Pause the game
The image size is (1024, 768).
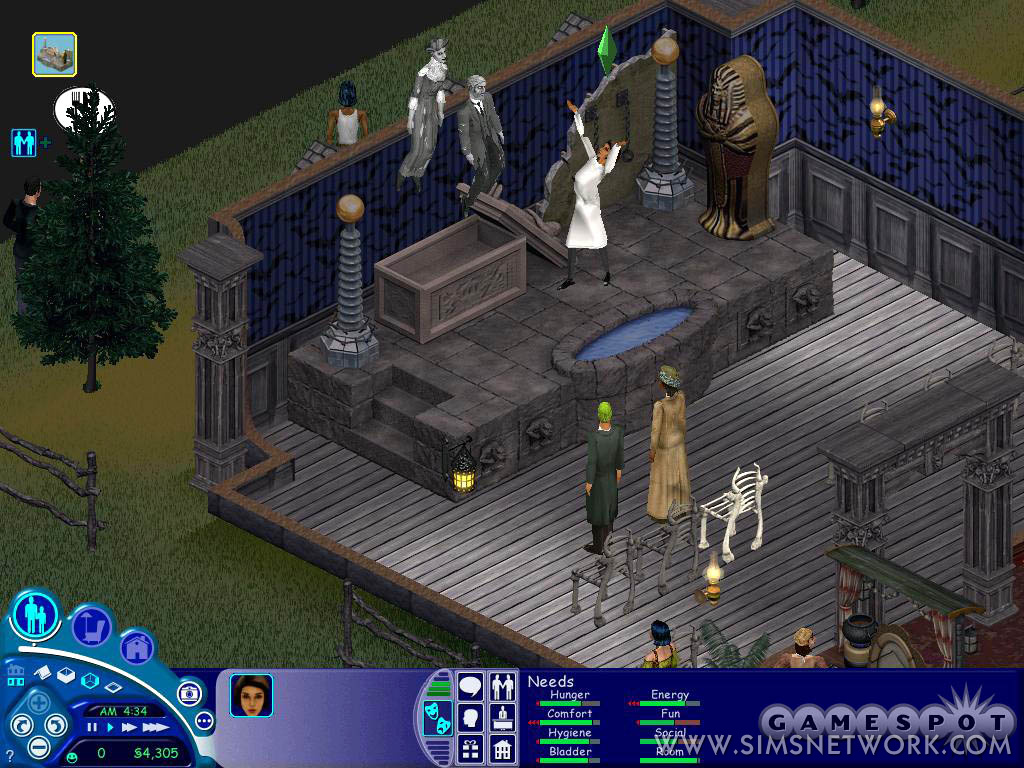click(92, 728)
